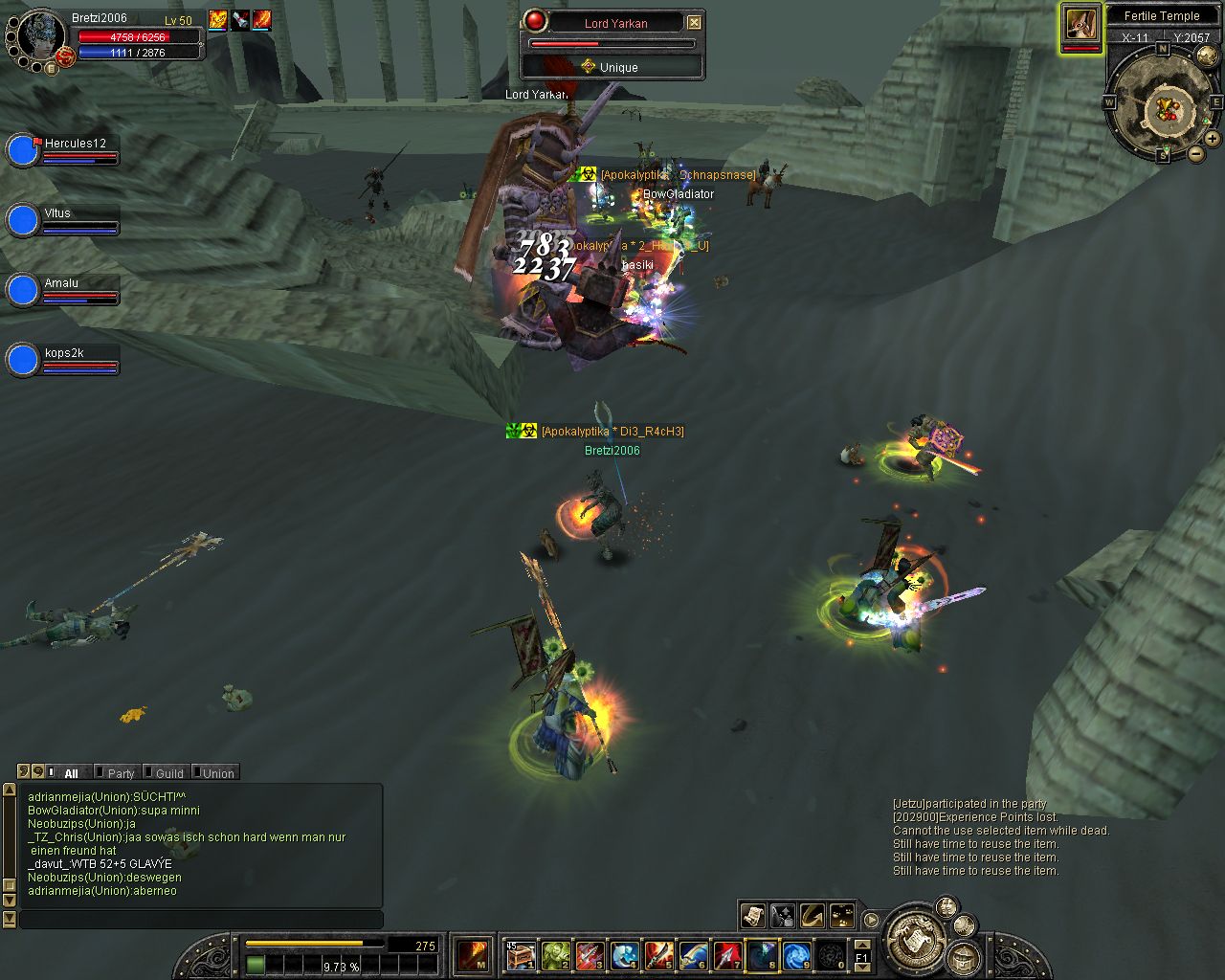Click Bretzi2006 character portrait

coord(38,38)
